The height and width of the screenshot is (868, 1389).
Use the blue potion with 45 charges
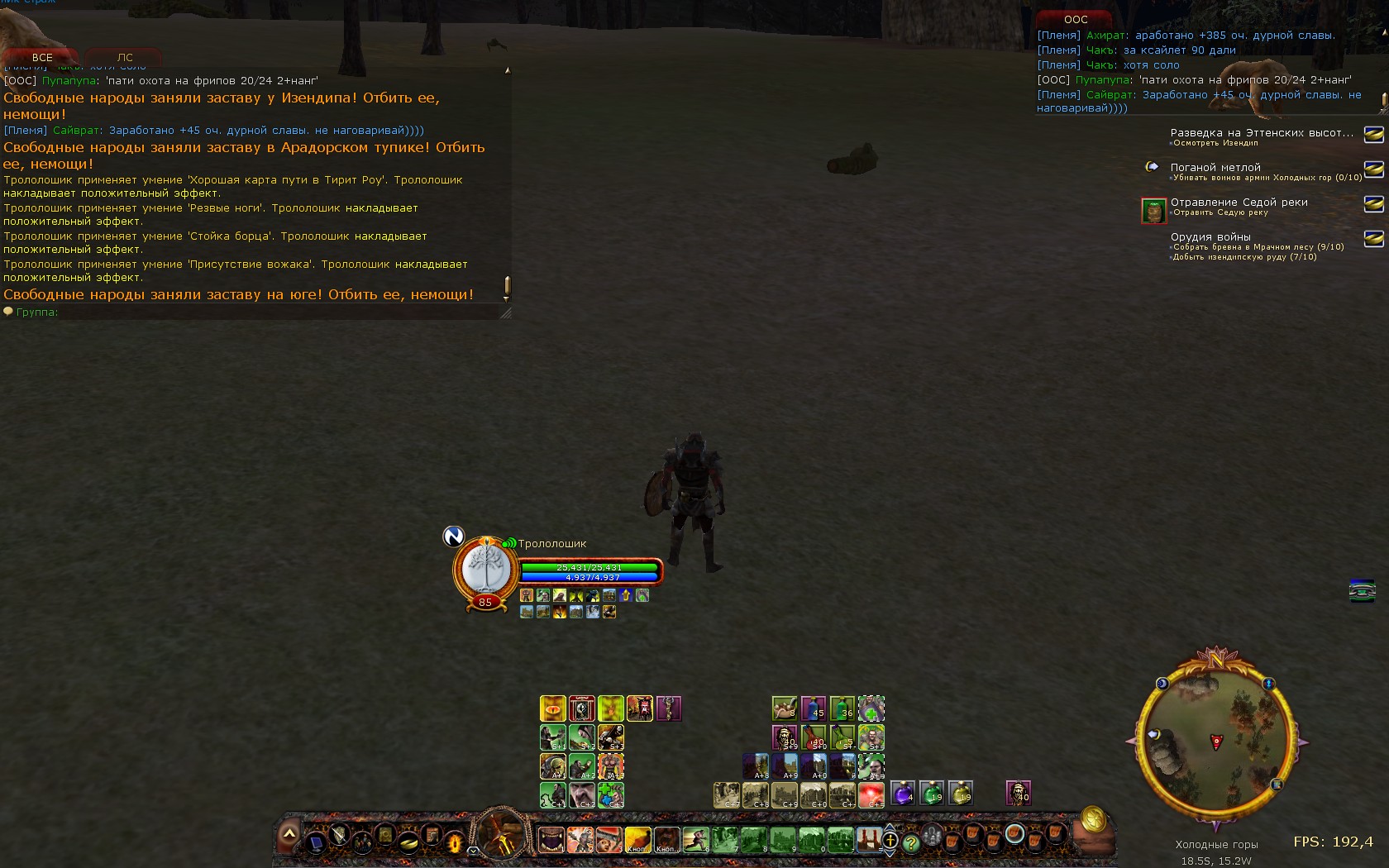click(813, 708)
